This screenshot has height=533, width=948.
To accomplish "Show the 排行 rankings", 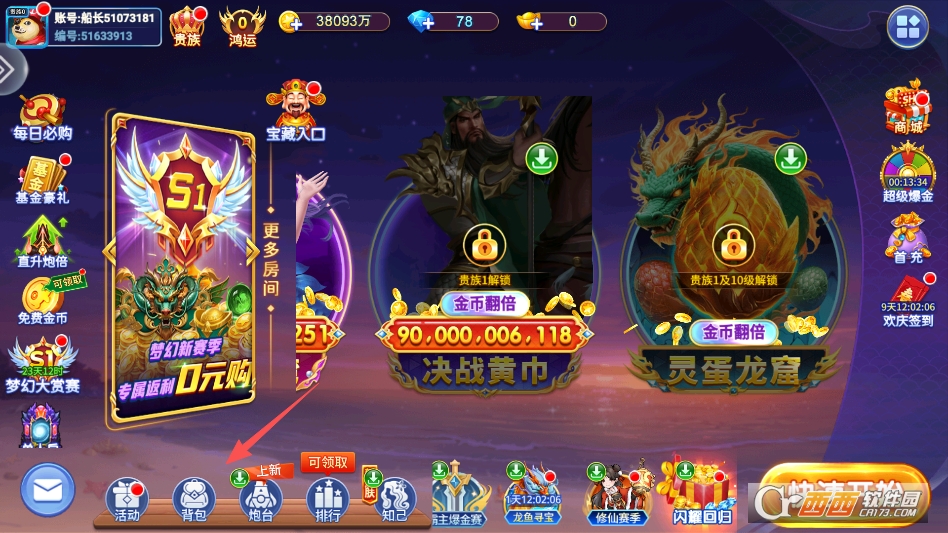I will 327,499.
